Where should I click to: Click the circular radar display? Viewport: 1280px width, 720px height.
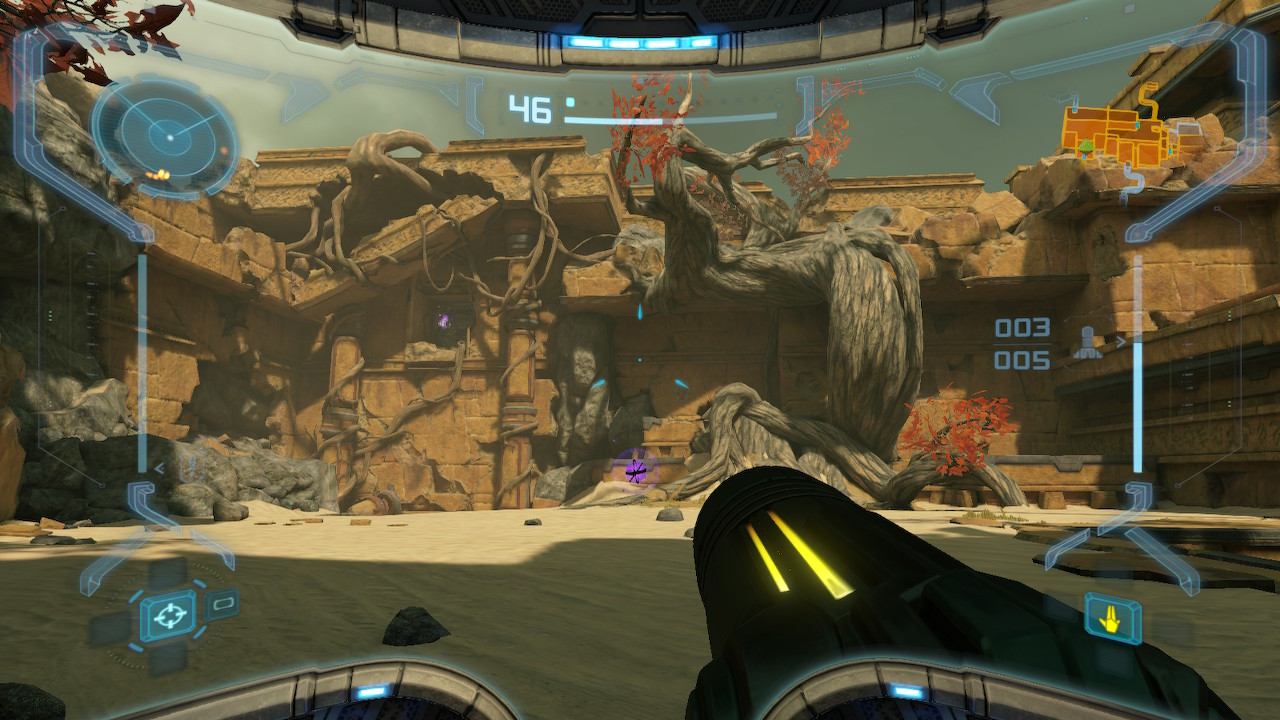[x=166, y=135]
